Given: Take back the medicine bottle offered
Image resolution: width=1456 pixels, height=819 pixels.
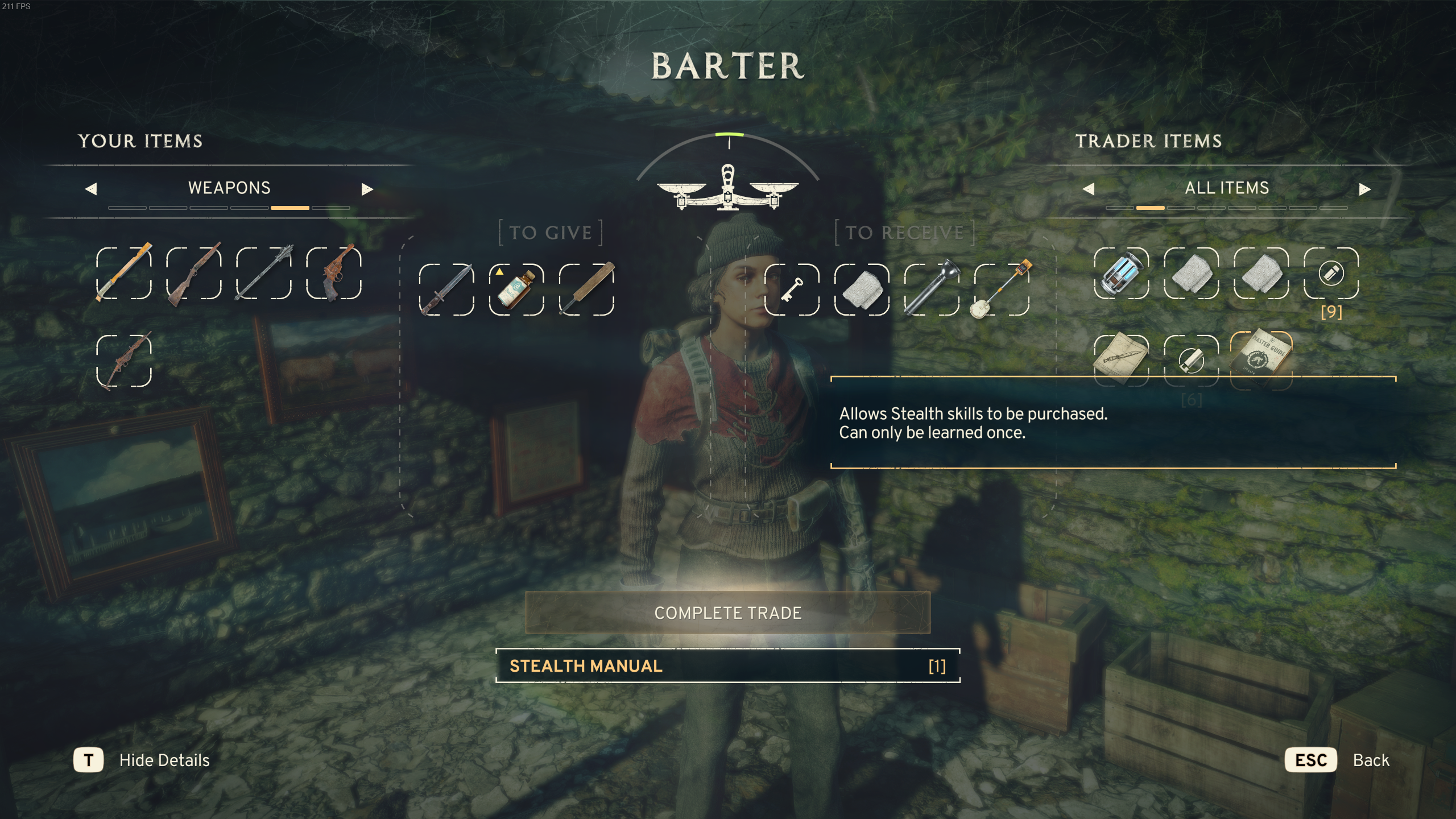Looking at the screenshot, I should tap(516, 289).
